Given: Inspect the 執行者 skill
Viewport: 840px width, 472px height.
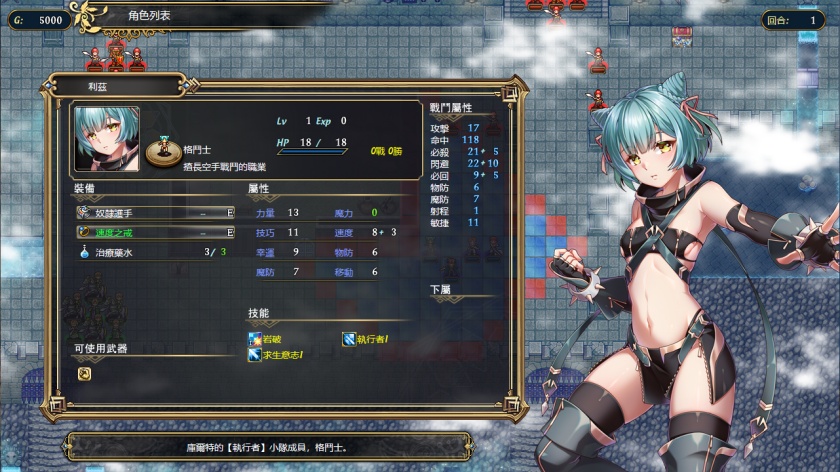Looking at the screenshot, I should [369, 339].
